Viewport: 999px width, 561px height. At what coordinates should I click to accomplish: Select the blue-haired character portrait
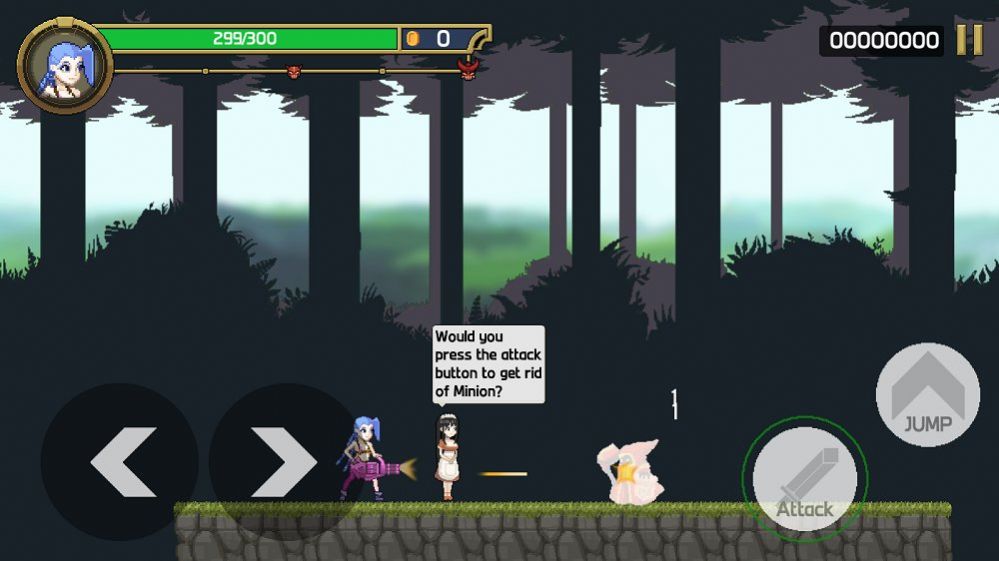point(64,66)
